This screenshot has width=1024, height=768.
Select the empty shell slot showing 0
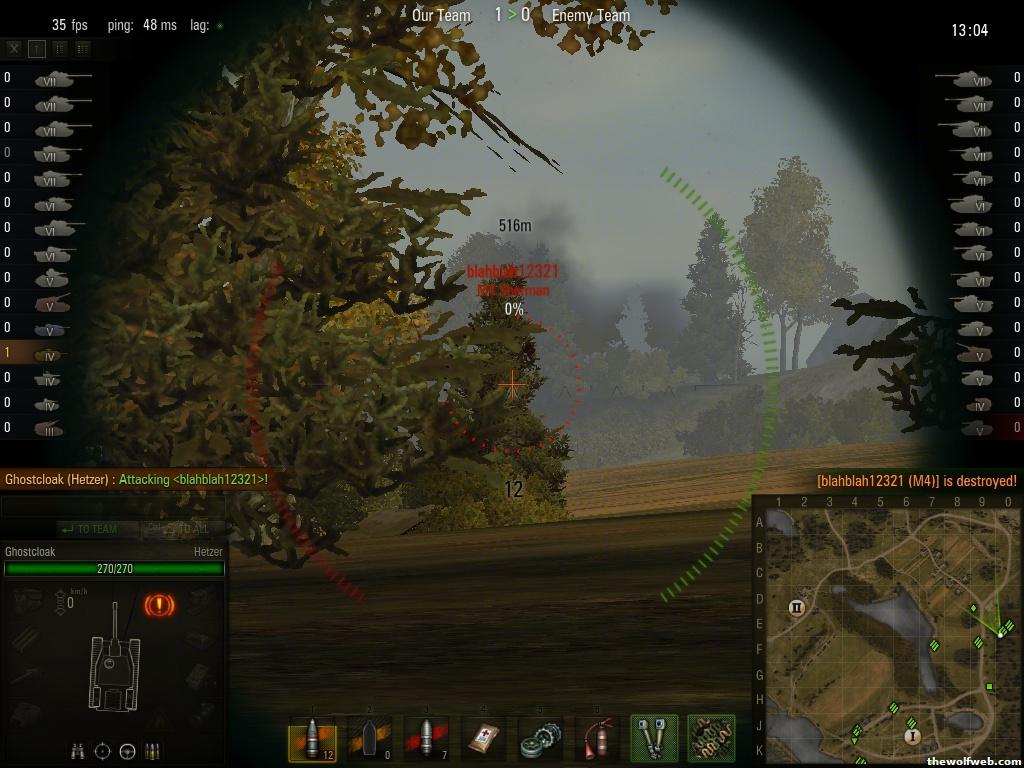coord(368,739)
